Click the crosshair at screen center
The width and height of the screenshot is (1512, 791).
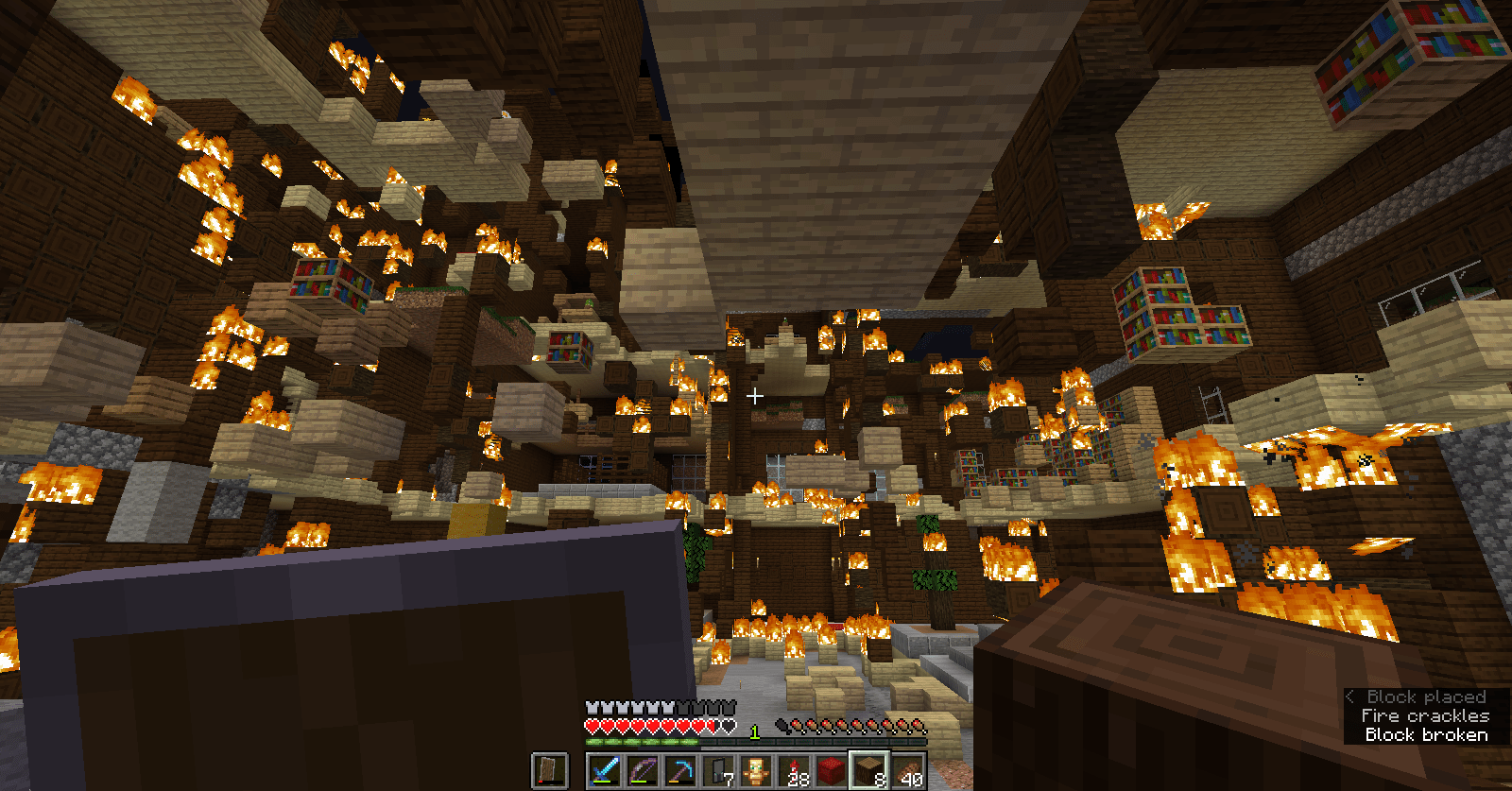pyautogui.click(x=756, y=398)
